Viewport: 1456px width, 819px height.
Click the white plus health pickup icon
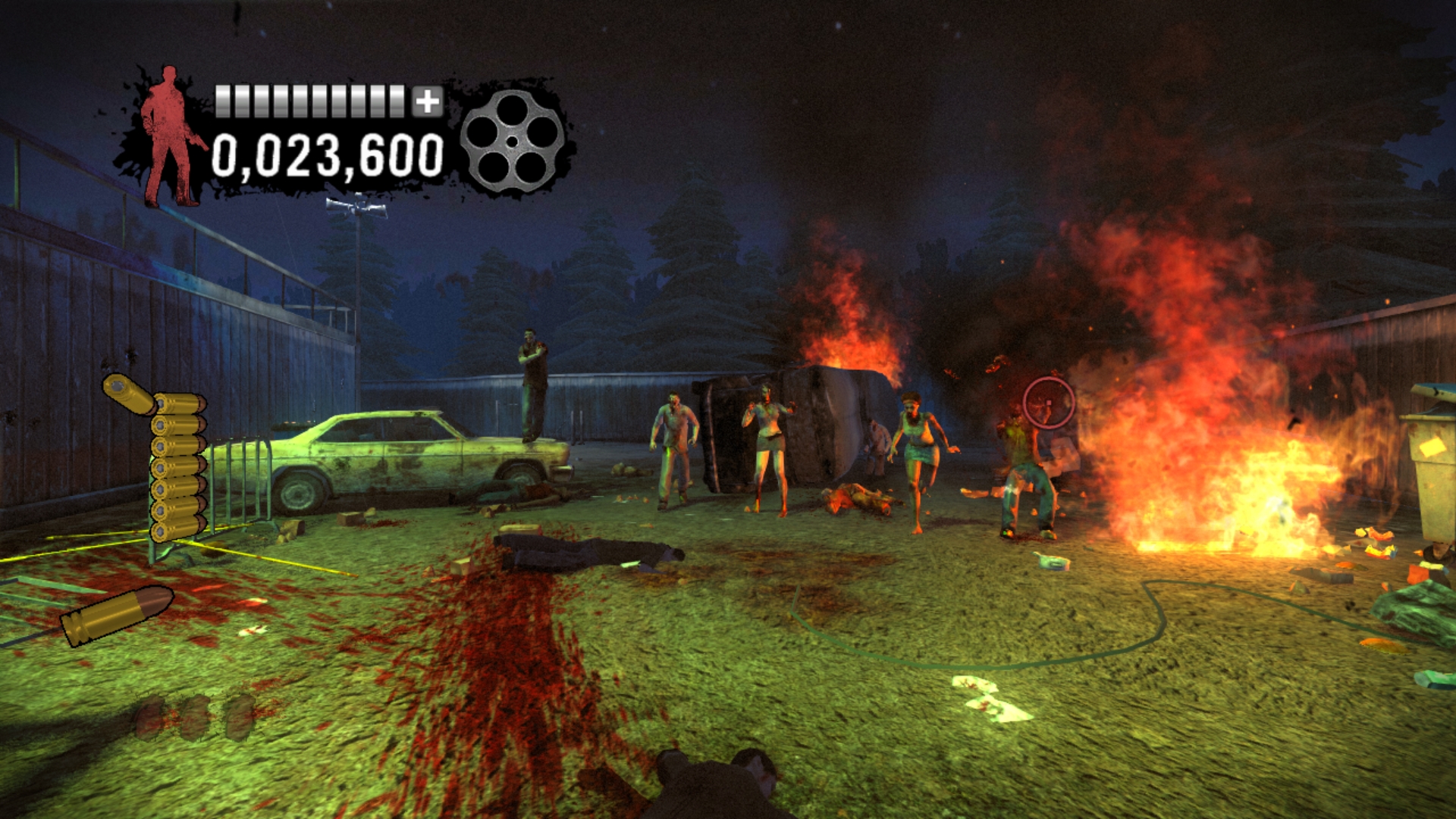coord(427,99)
